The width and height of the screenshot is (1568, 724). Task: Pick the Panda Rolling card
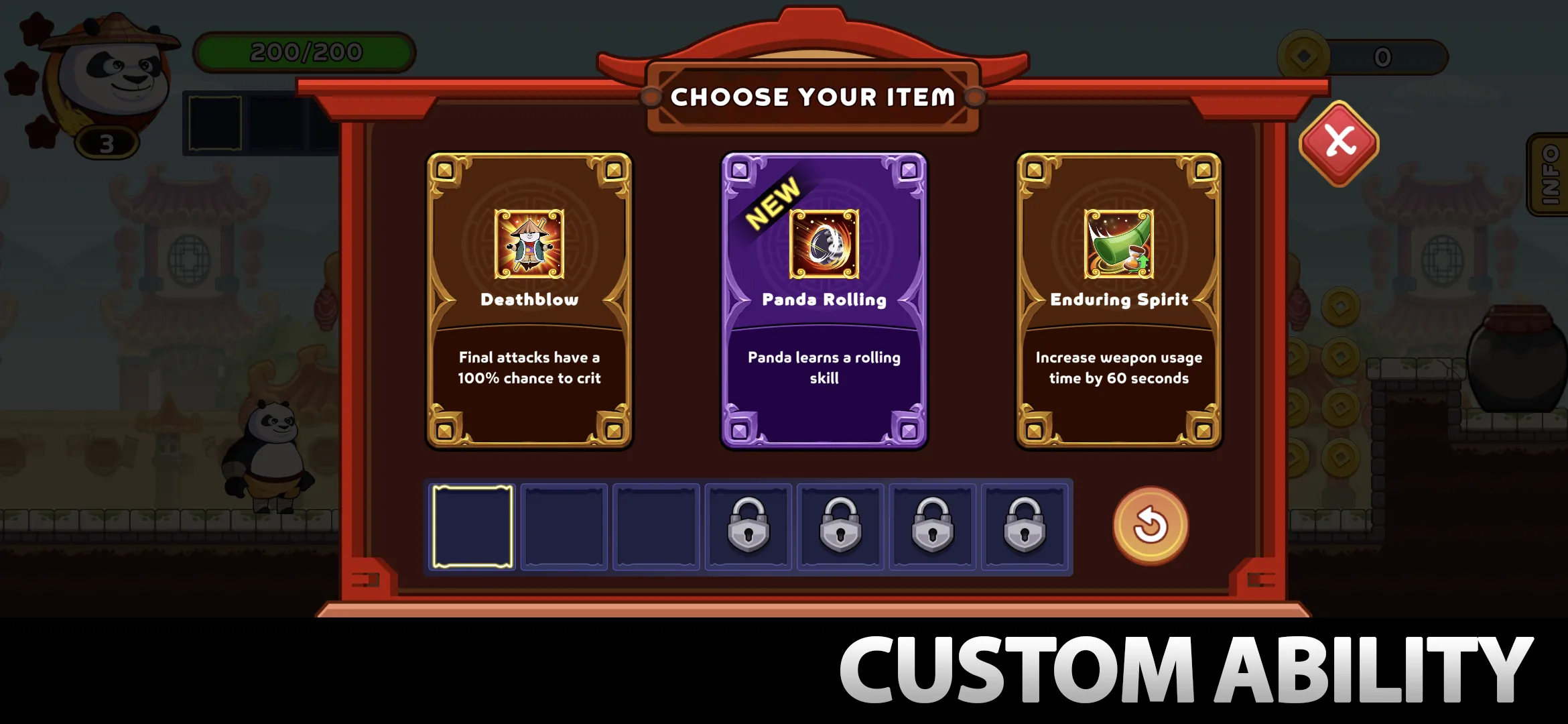(824, 302)
